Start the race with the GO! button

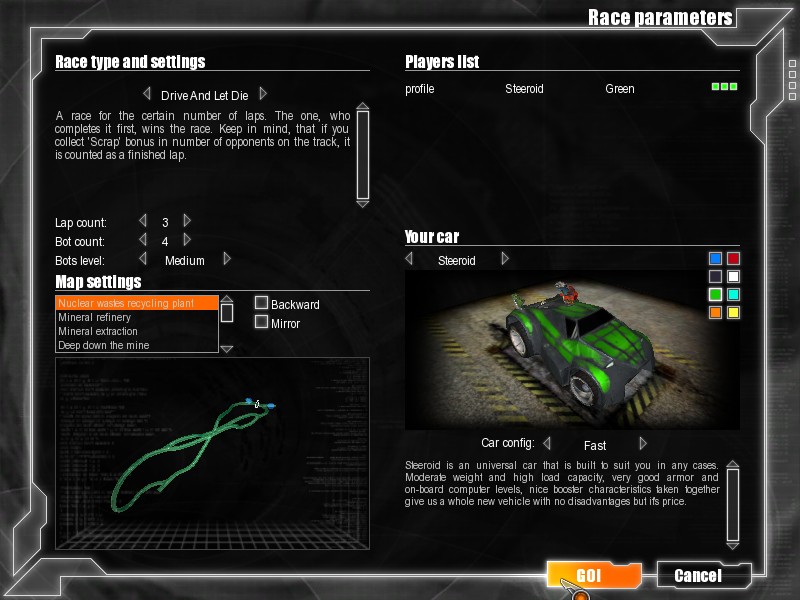[x=592, y=575]
